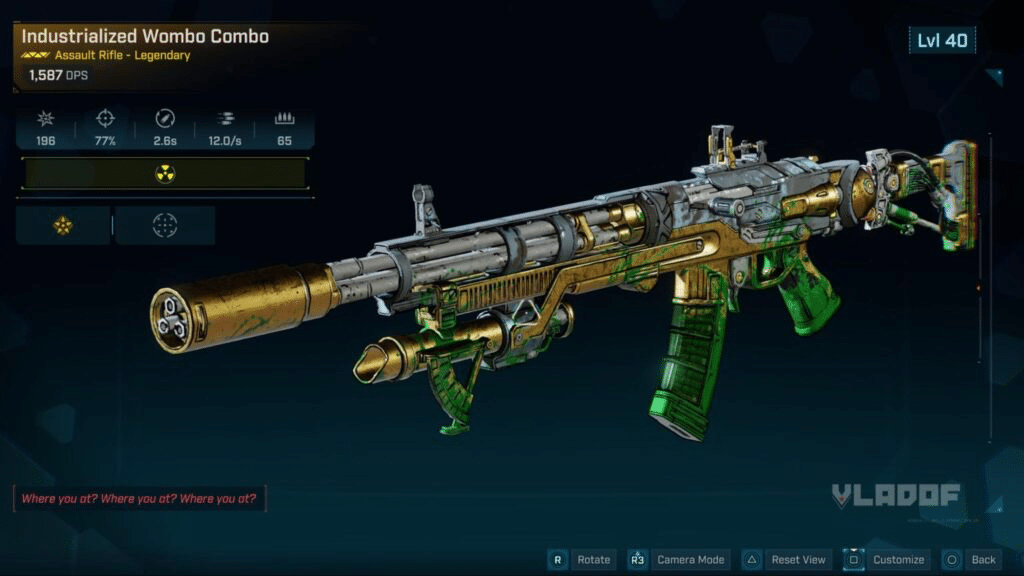This screenshot has height=576, width=1024.
Task: Open the gold star perk tile
Action: pos(63,226)
